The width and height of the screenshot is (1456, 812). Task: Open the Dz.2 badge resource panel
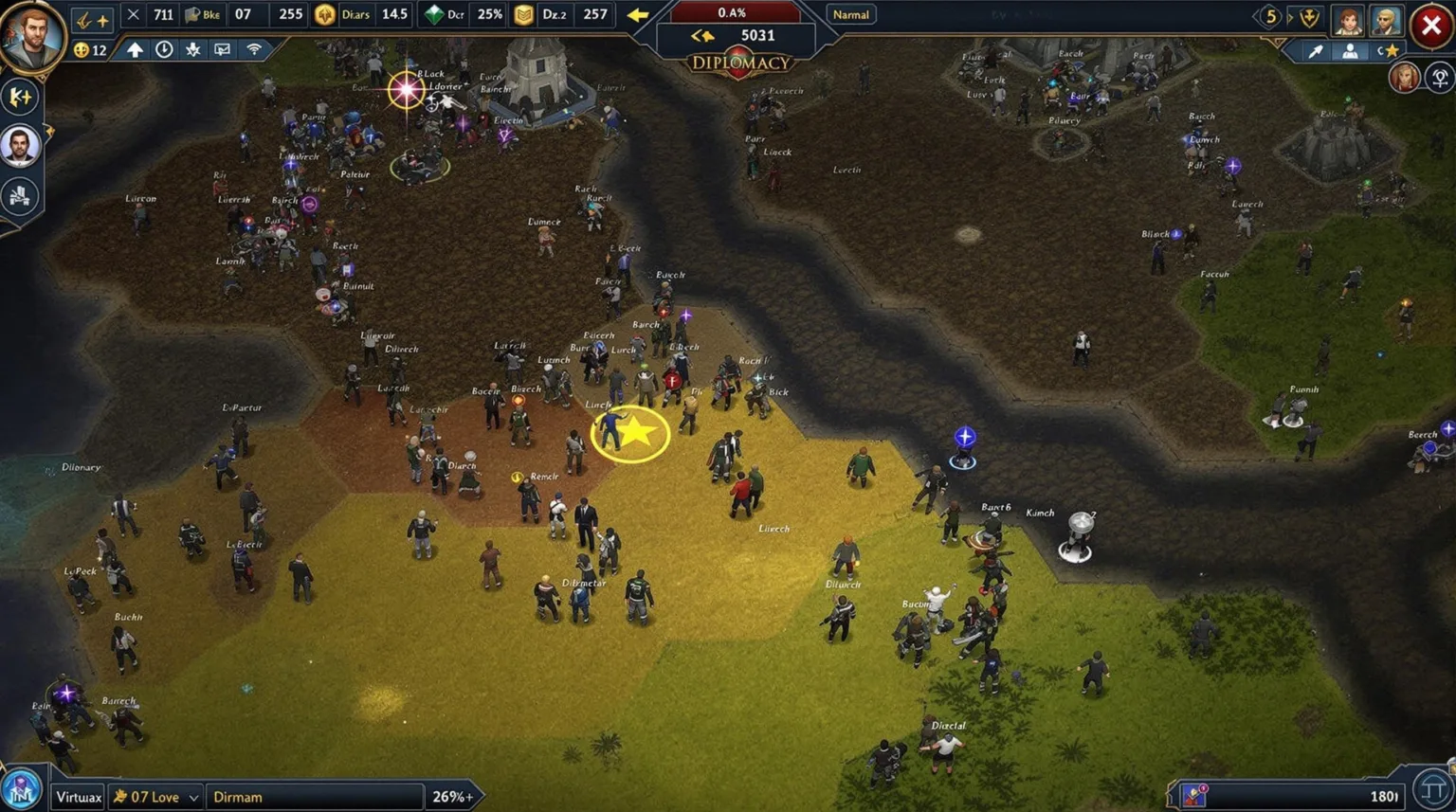pos(521,14)
